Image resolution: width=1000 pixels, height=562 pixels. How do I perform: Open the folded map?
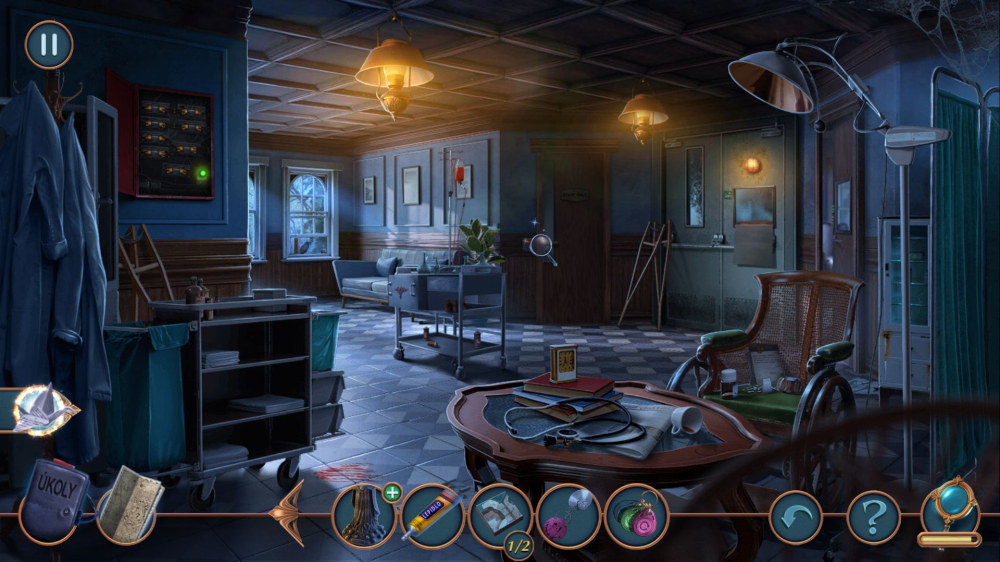click(129, 504)
